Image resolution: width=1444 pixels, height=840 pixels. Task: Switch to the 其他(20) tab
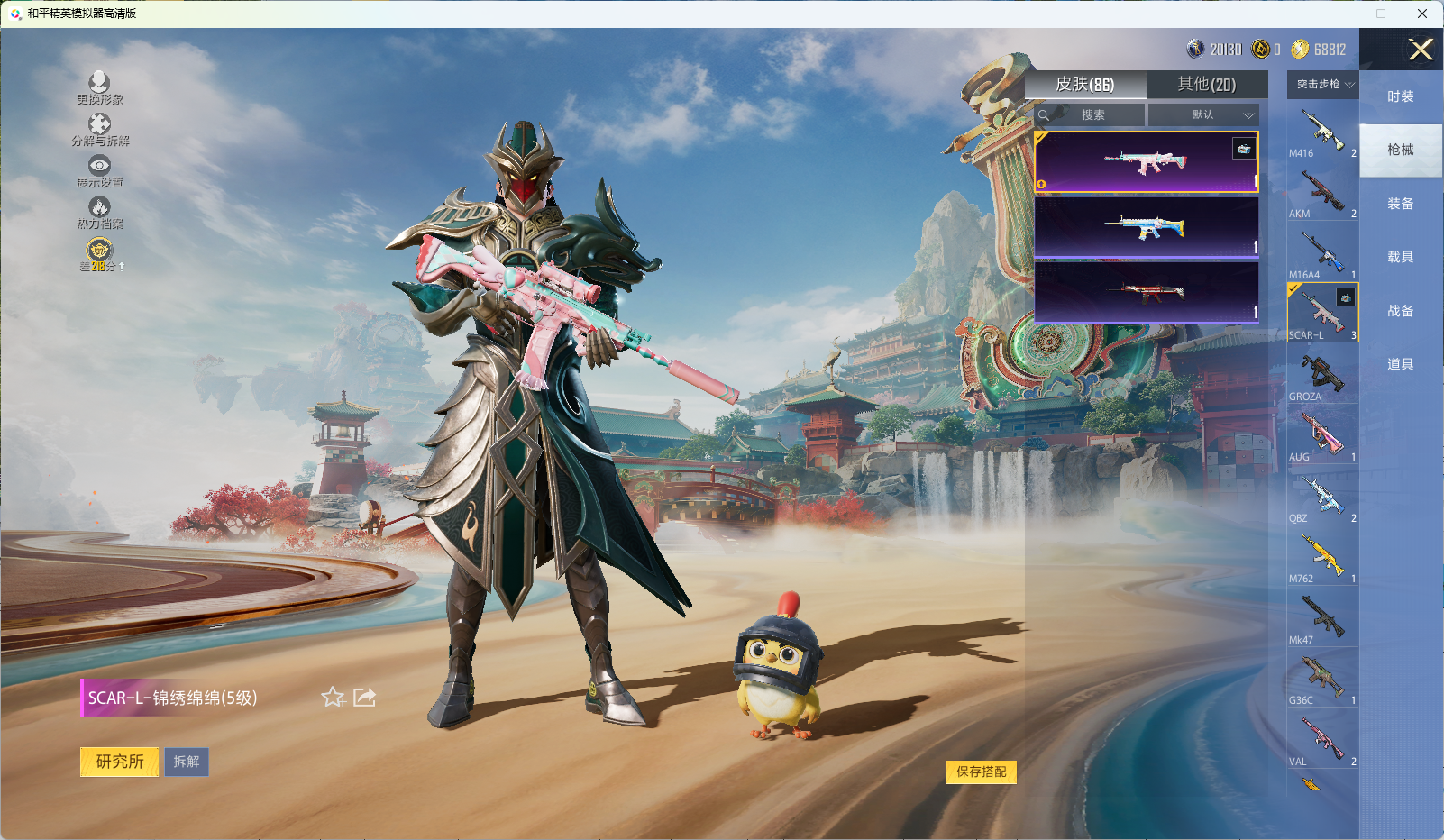click(x=1206, y=85)
